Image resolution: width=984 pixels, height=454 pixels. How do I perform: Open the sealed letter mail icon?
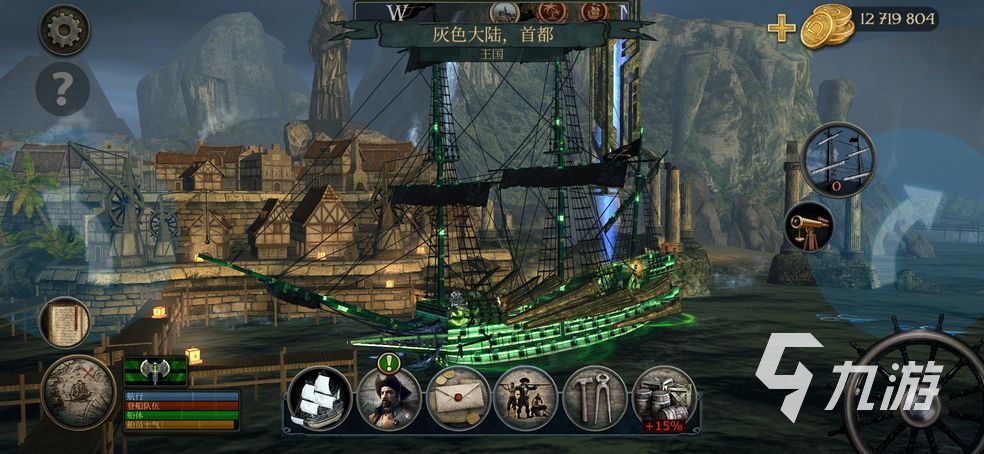pos(457,398)
